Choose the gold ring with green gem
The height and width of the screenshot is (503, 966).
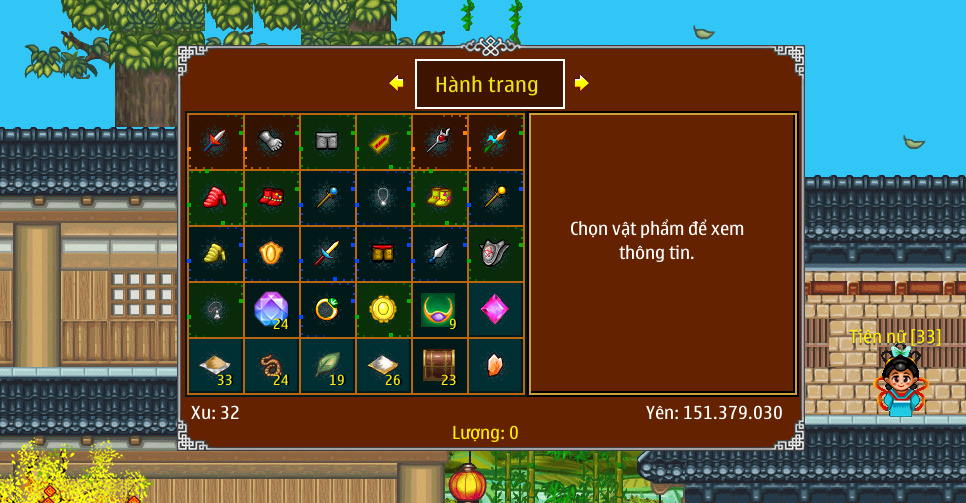(x=327, y=310)
